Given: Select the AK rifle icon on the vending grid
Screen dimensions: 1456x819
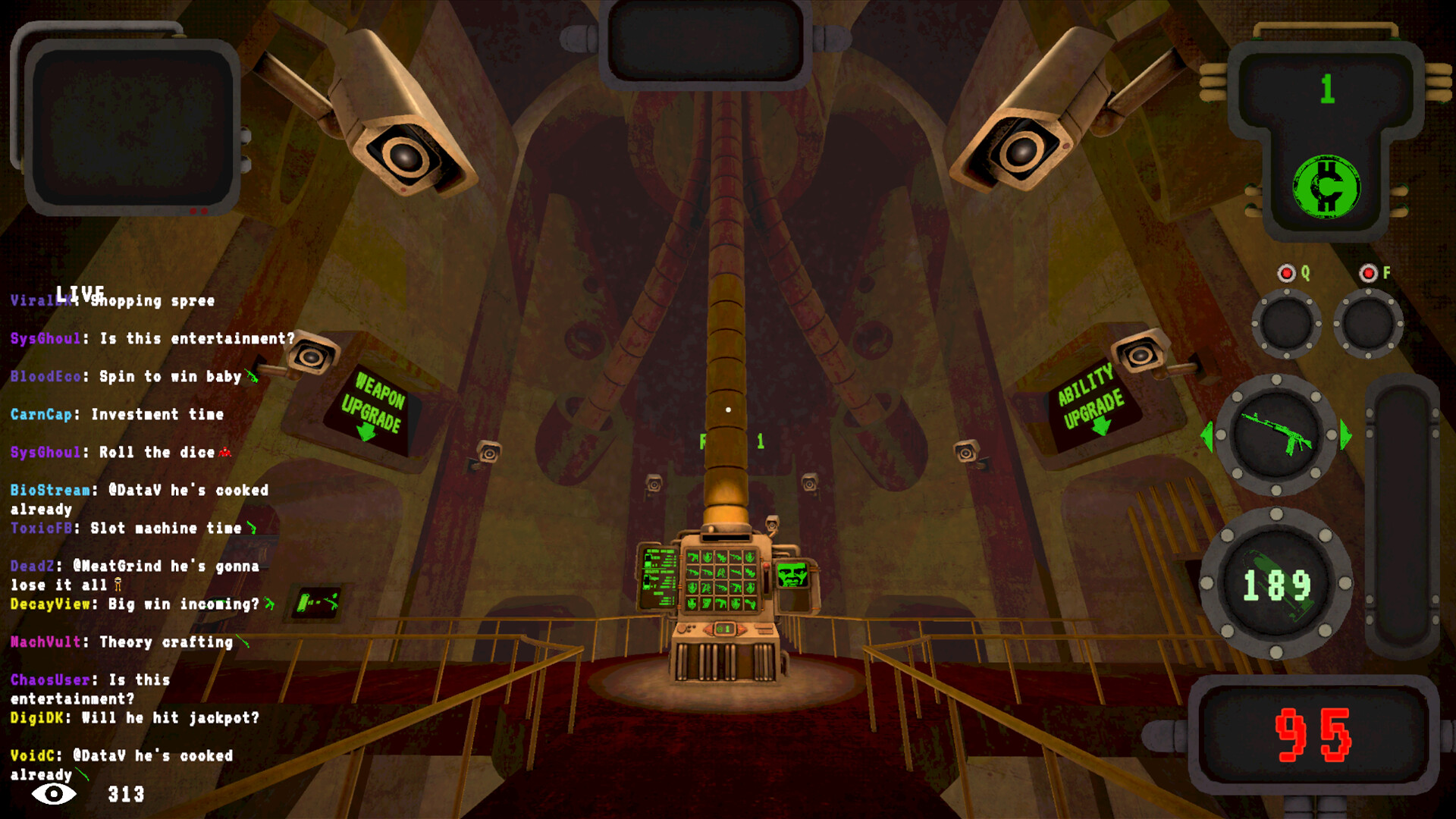Looking at the screenshot, I should click(694, 573).
